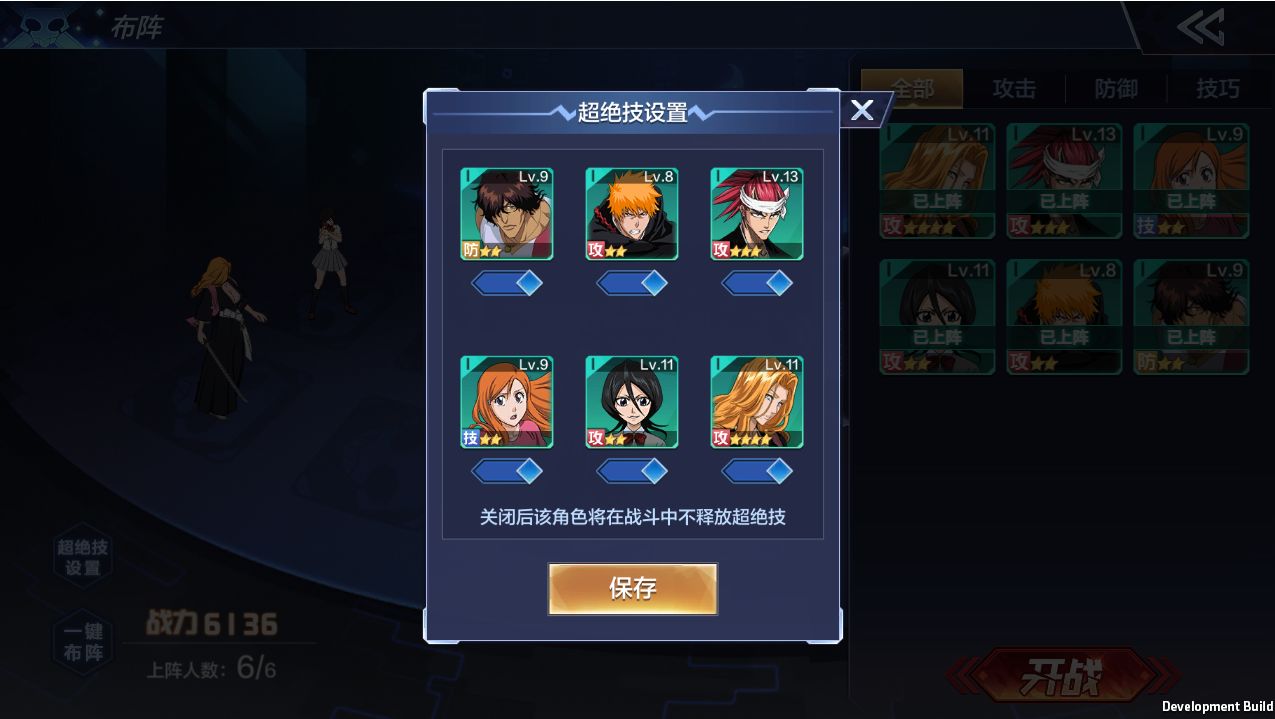The width and height of the screenshot is (1275, 719).
Task: Toggle ultimate for red-haired Lv.13 Renji
Action: 757,284
